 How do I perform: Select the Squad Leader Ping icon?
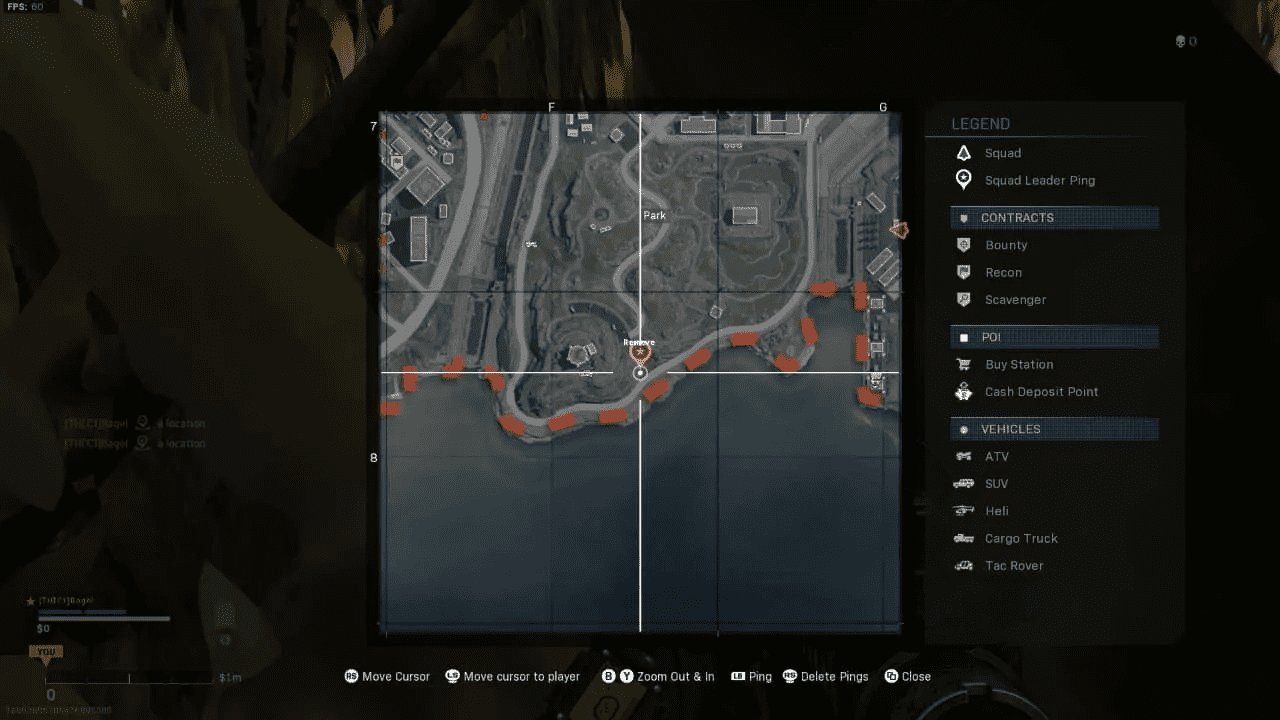[963, 179]
